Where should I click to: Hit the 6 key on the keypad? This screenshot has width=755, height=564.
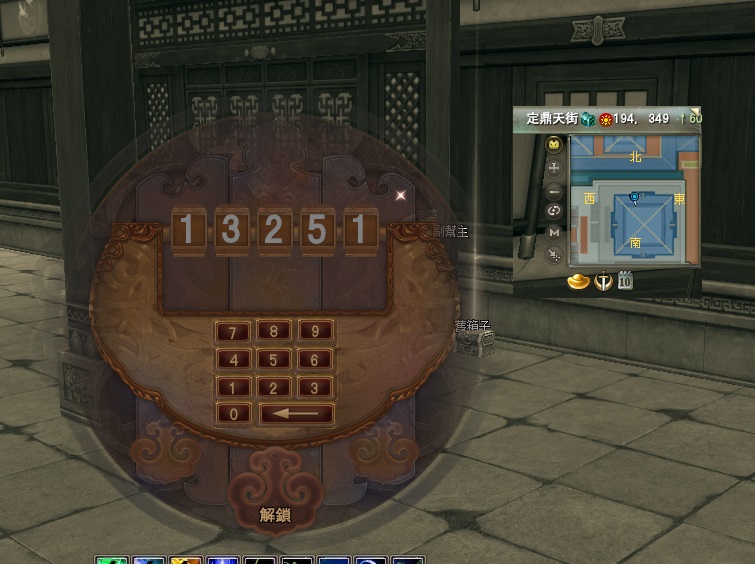(x=315, y=360)
